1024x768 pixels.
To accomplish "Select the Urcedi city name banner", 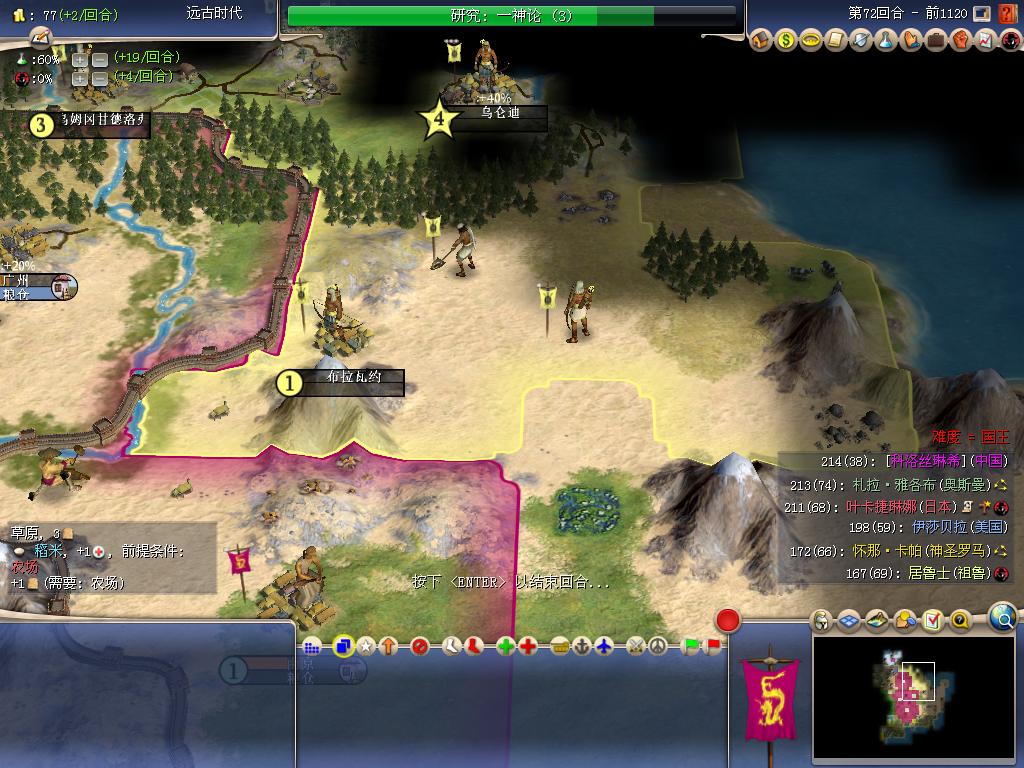I will click(x=500, y=114).
